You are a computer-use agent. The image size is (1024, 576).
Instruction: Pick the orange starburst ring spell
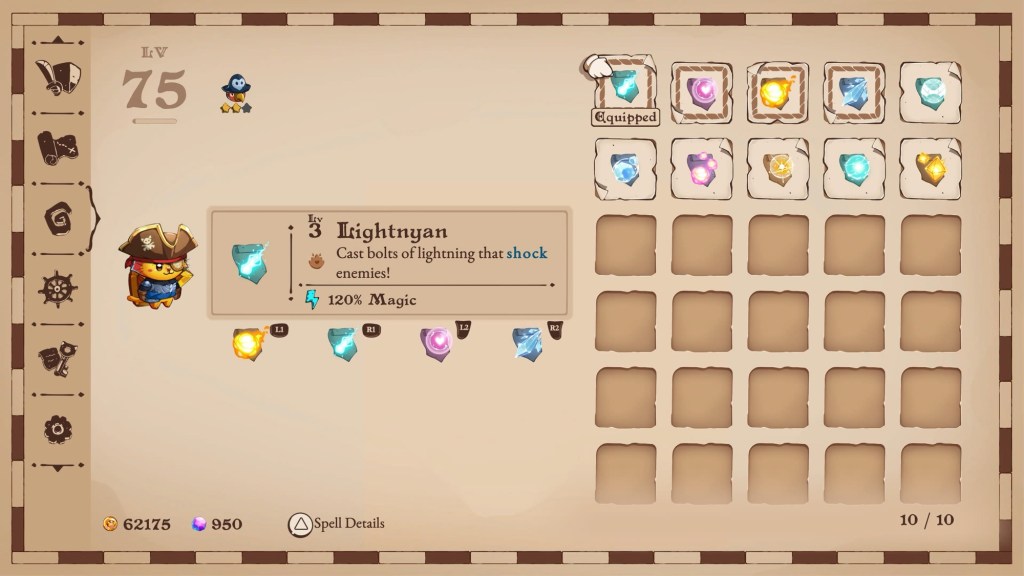tap(778, 168)
